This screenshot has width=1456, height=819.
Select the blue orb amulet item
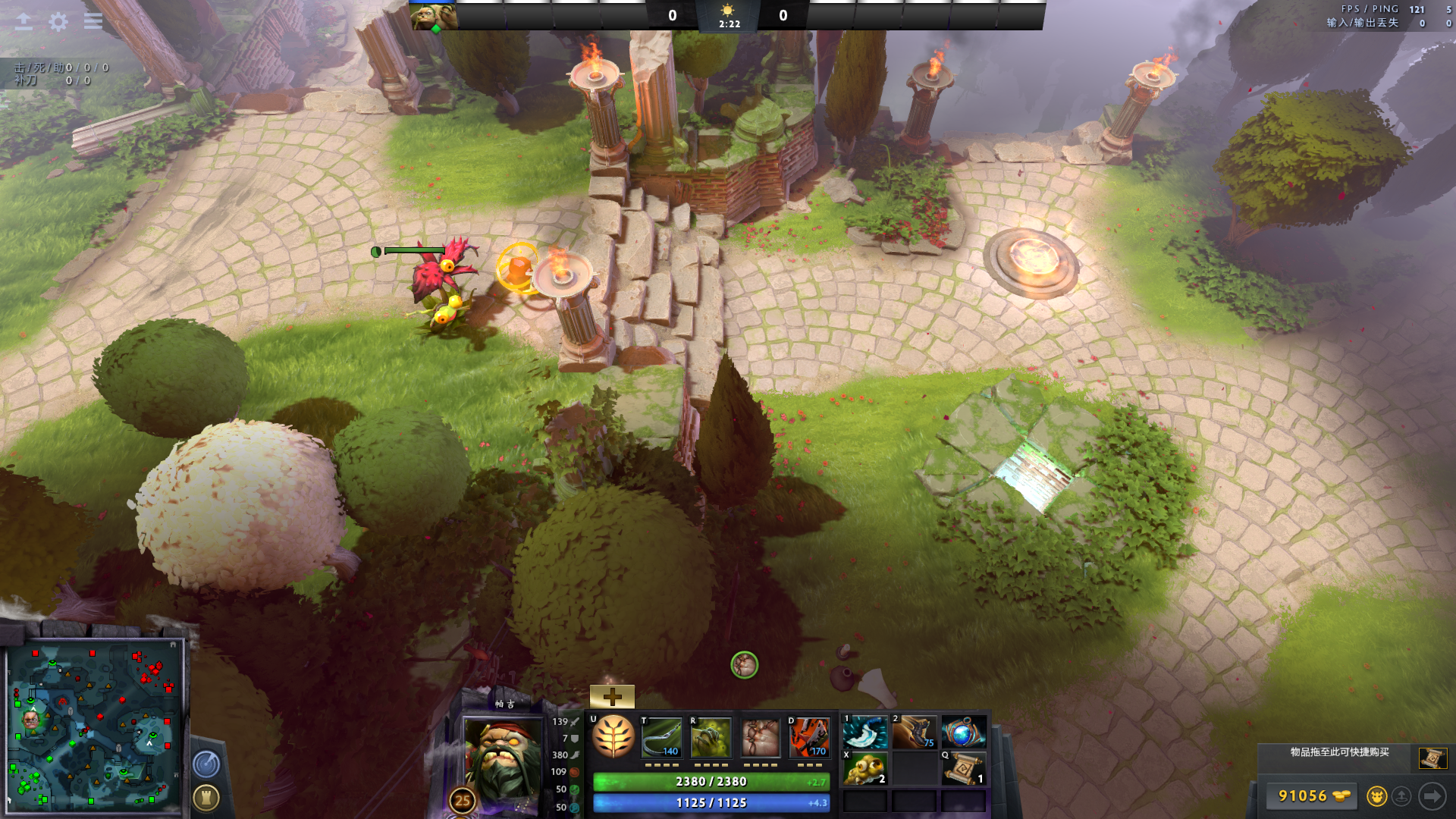click(963, 733)
